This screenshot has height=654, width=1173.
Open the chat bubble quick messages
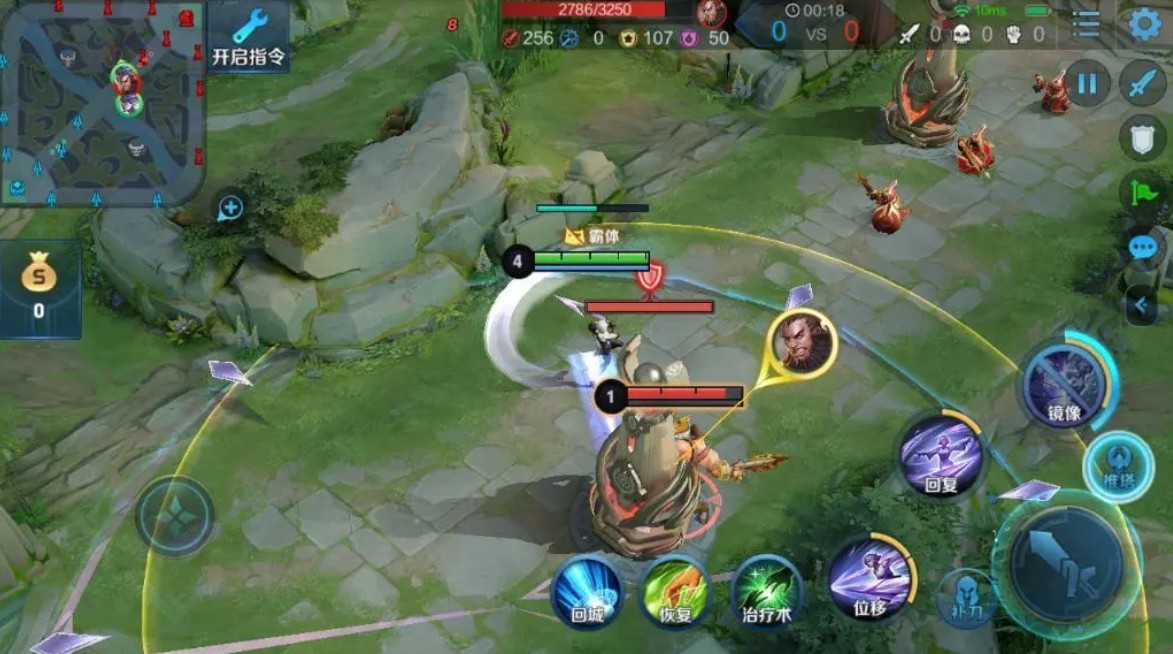(1142, 247)
